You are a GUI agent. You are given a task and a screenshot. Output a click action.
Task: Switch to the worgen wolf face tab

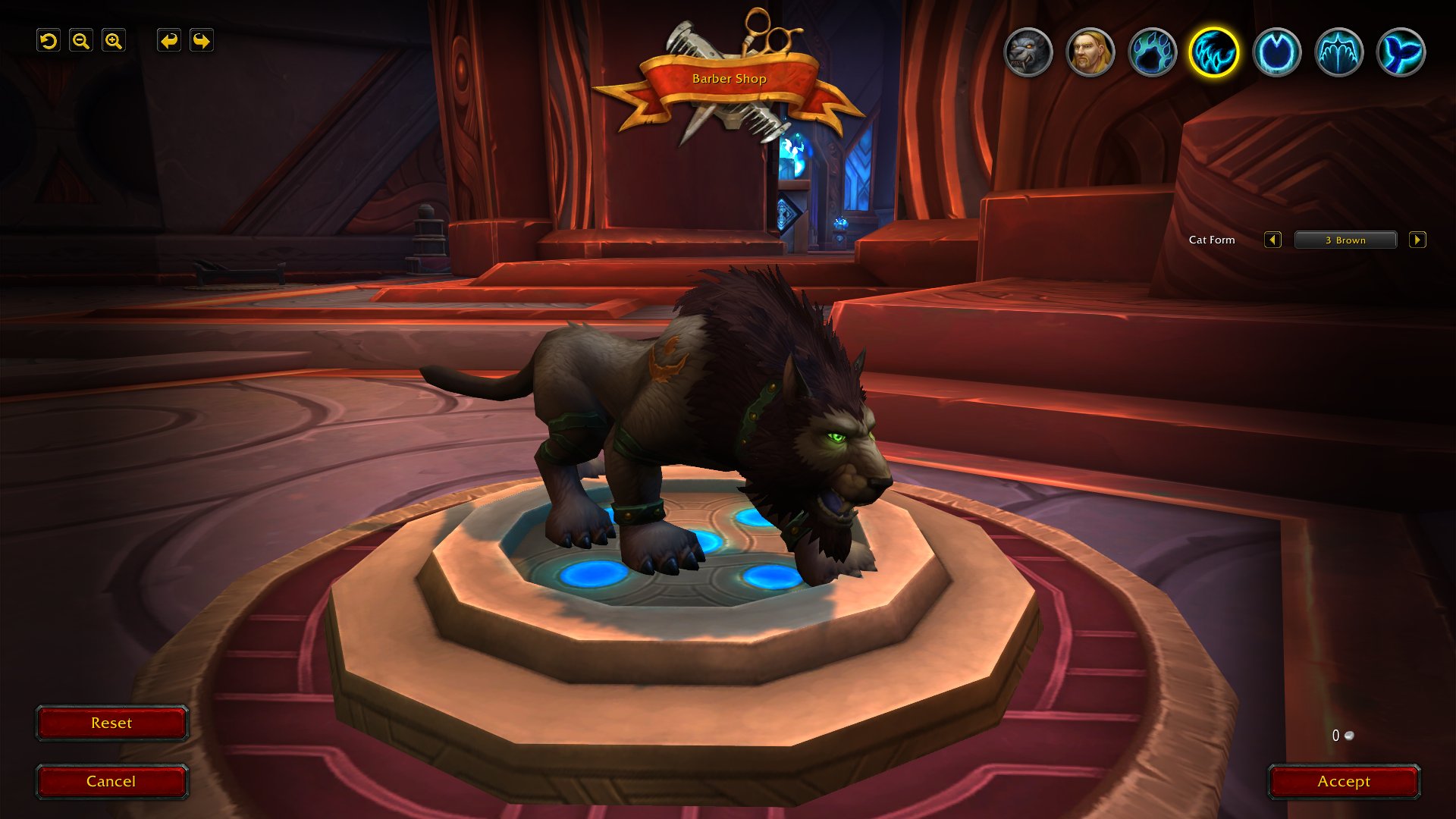pos(1028,52)
